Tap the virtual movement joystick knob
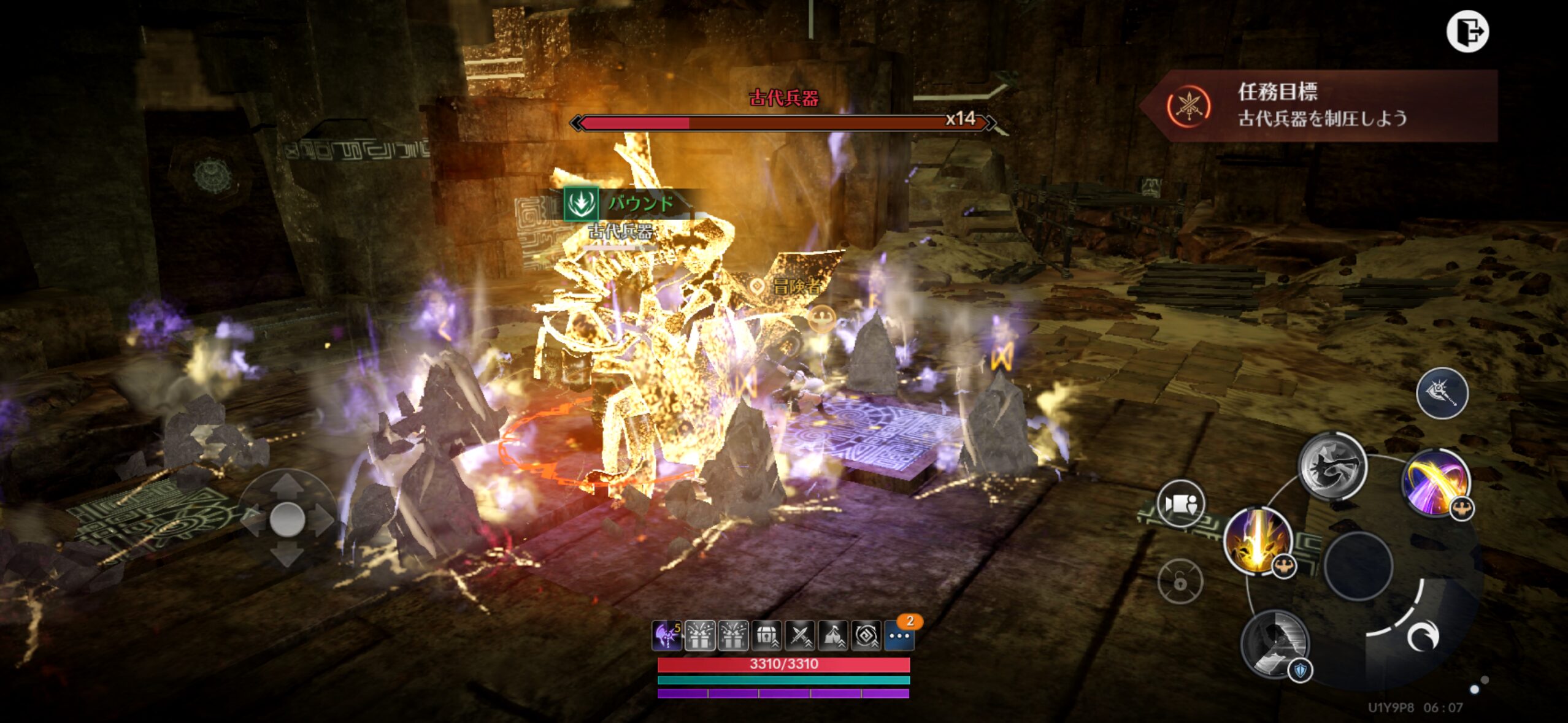This screenshot has height=723, width=1568. 287,519
